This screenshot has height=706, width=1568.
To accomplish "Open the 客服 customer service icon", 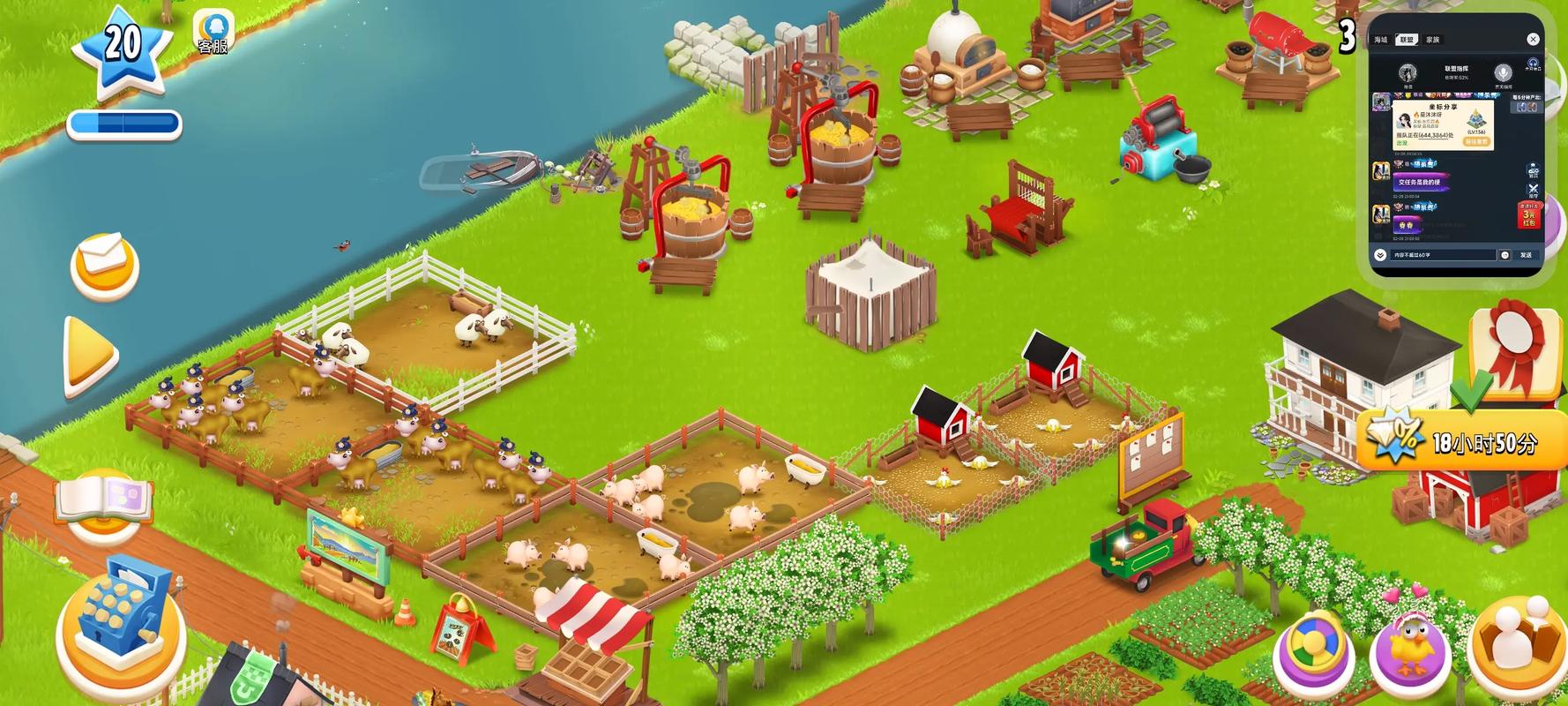I will (x=213, y=32).
